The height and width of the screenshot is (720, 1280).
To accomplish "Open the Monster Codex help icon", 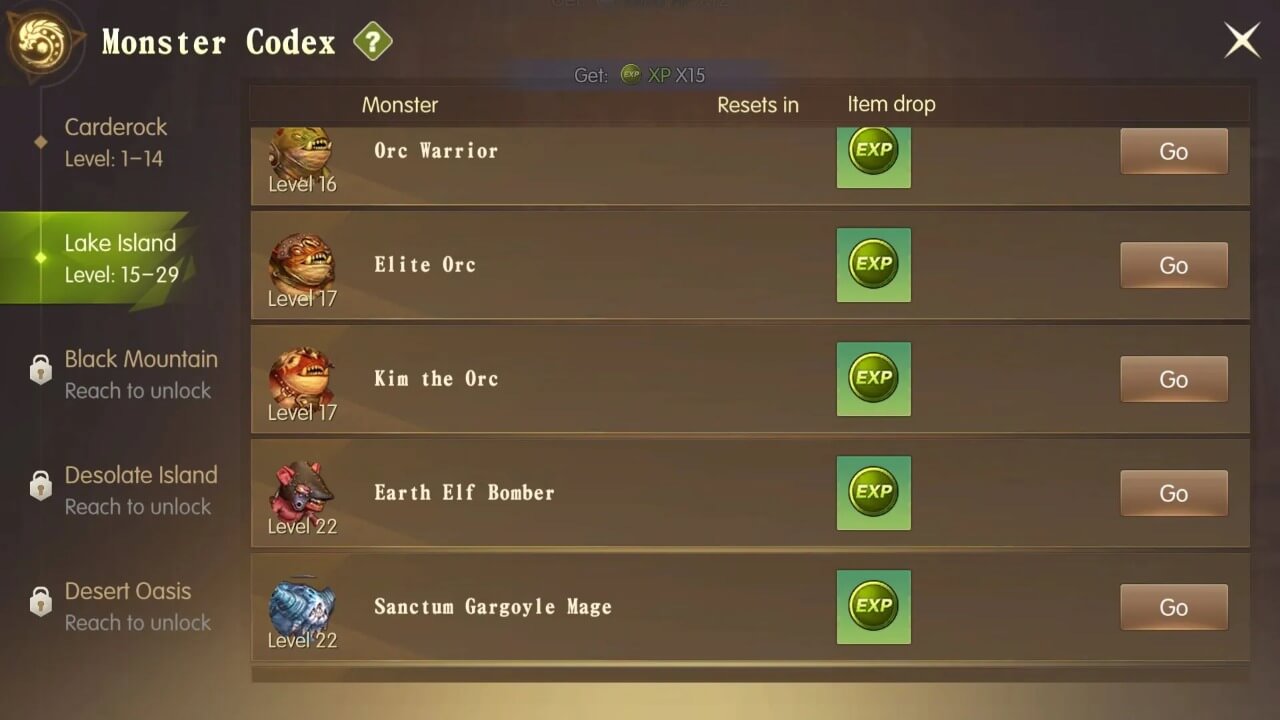I will [x=371, y=41].
